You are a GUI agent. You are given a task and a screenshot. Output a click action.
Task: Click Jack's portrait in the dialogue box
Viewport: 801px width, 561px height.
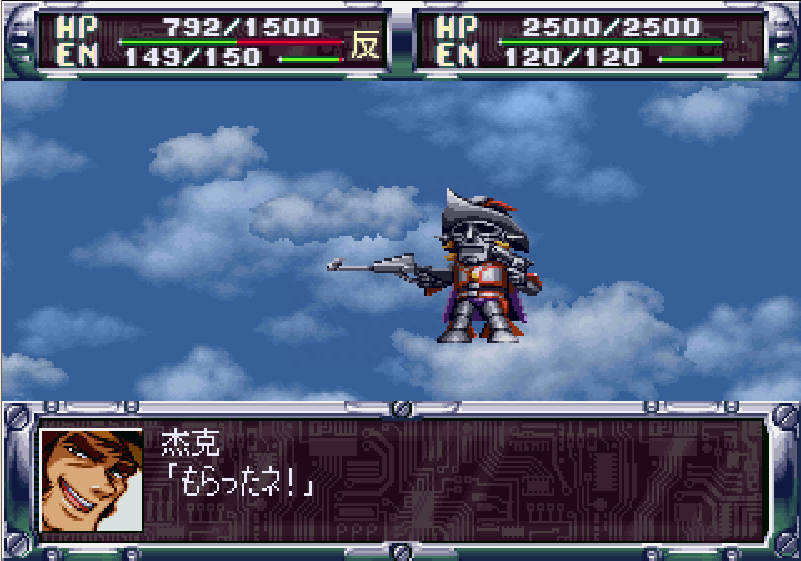92,480
